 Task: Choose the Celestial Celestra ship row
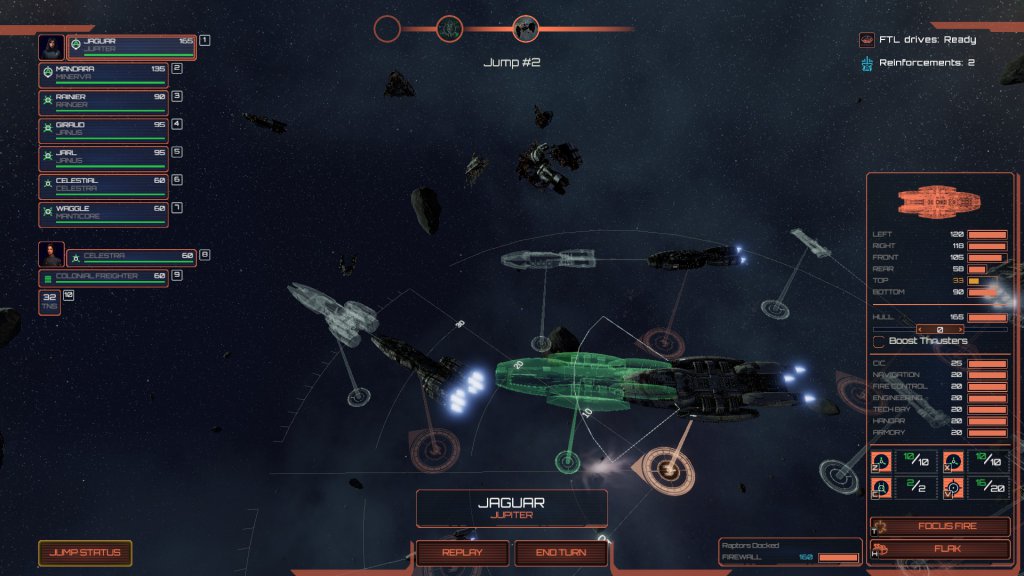click(x=103, y=186)
